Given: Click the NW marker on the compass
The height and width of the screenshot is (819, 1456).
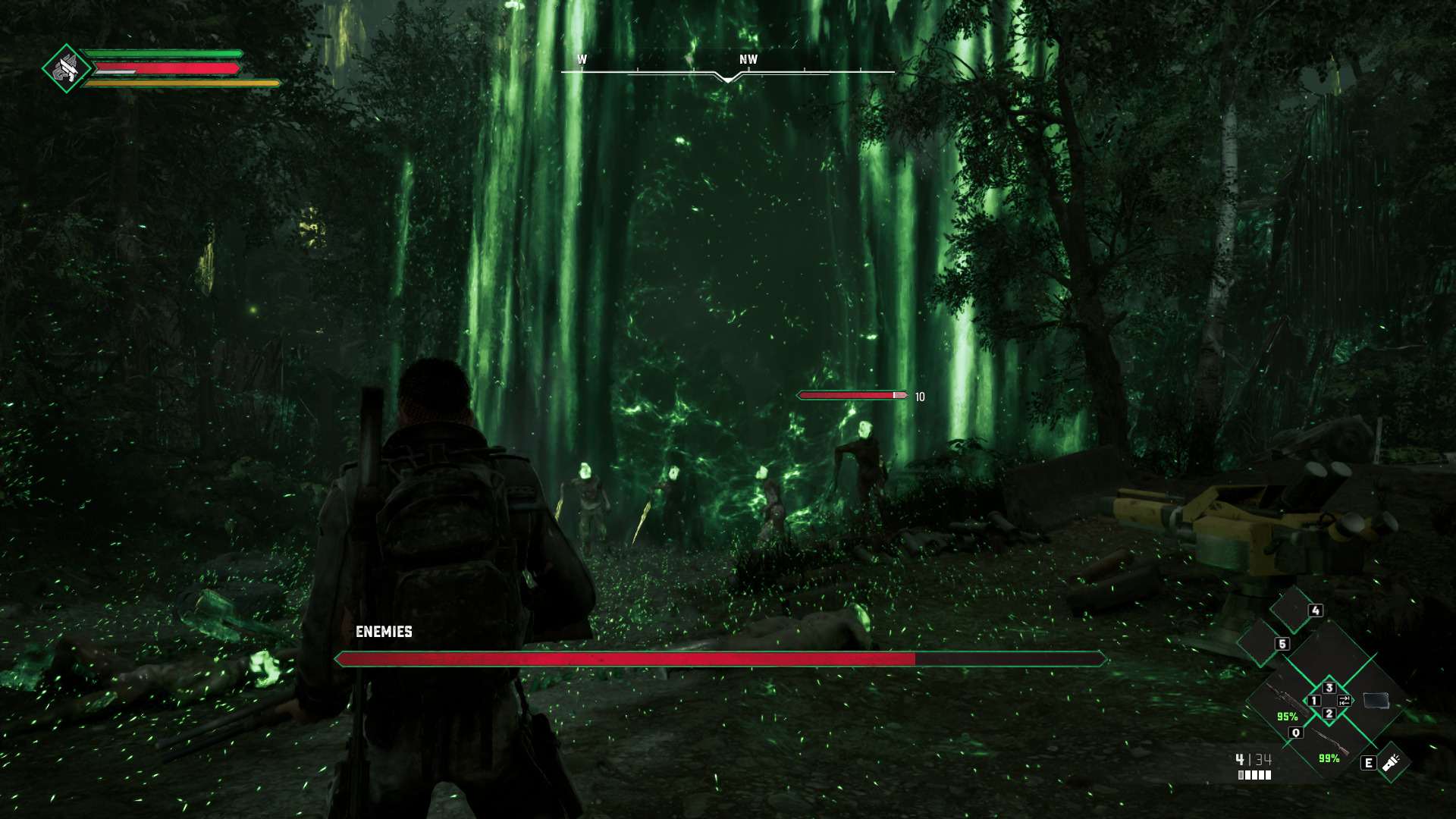Looking at the screenshot, I should (x=748, y=58).
